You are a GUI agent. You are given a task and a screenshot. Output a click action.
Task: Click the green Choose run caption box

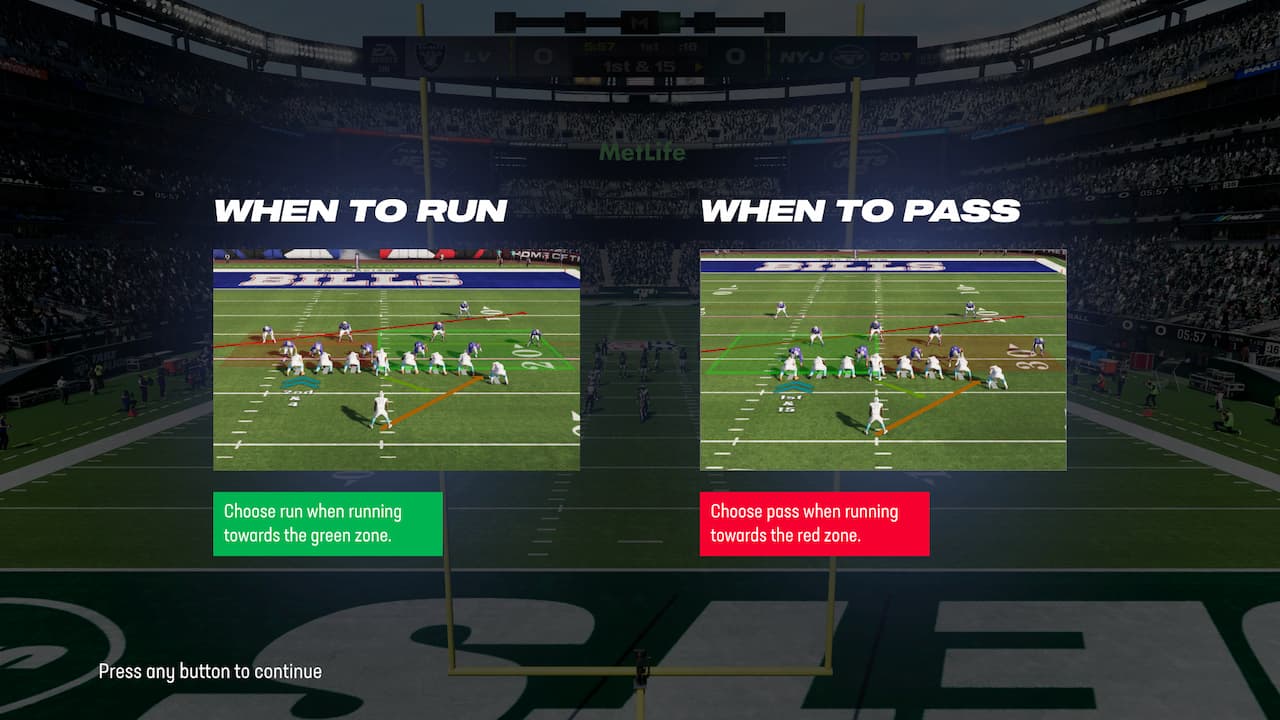(x=328, y=523)
